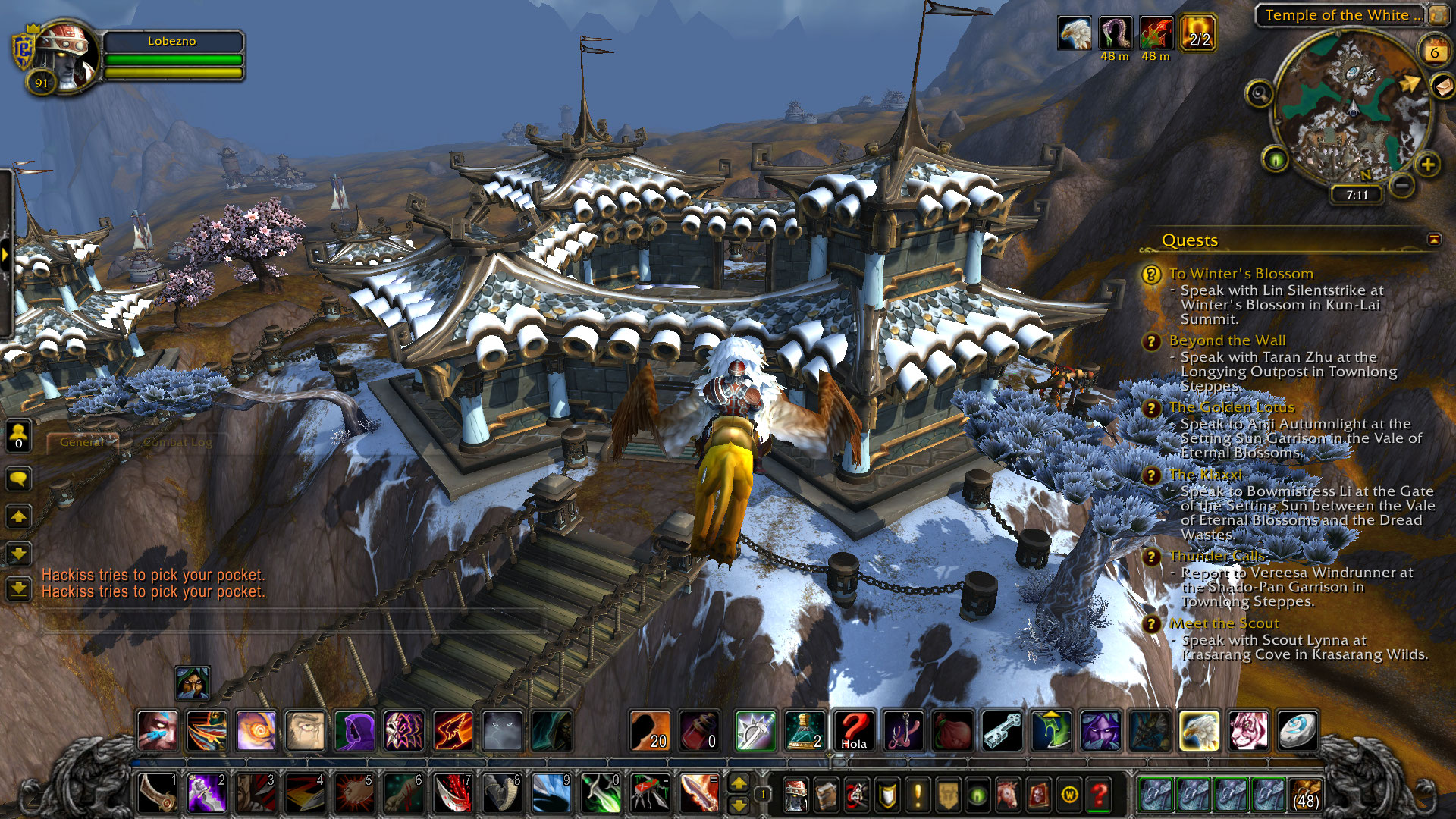
Task: Switch to the General chat tab
Action: [x=82, y=442]
